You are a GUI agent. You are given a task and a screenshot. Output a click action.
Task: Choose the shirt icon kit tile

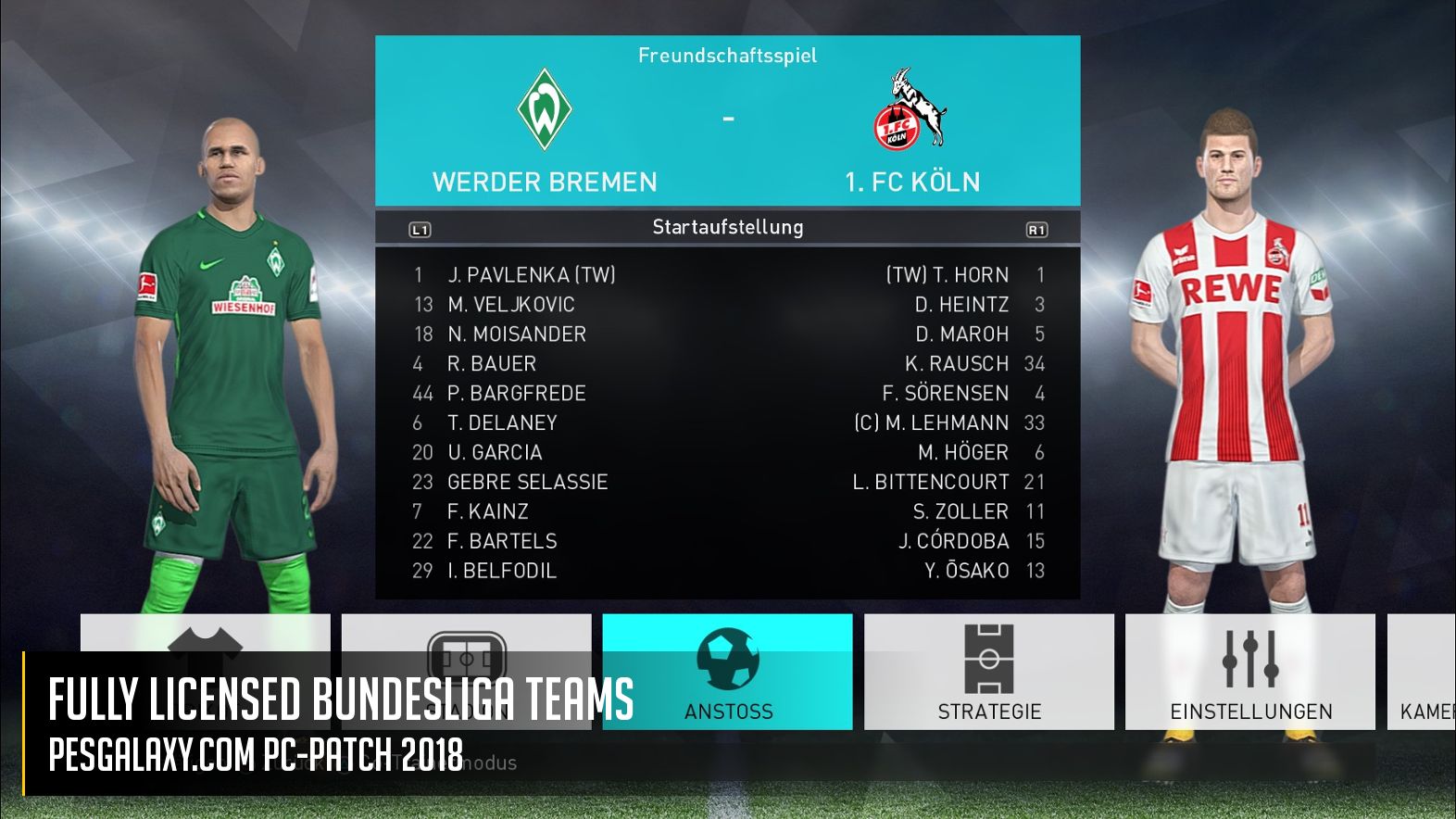coord(205,635)
